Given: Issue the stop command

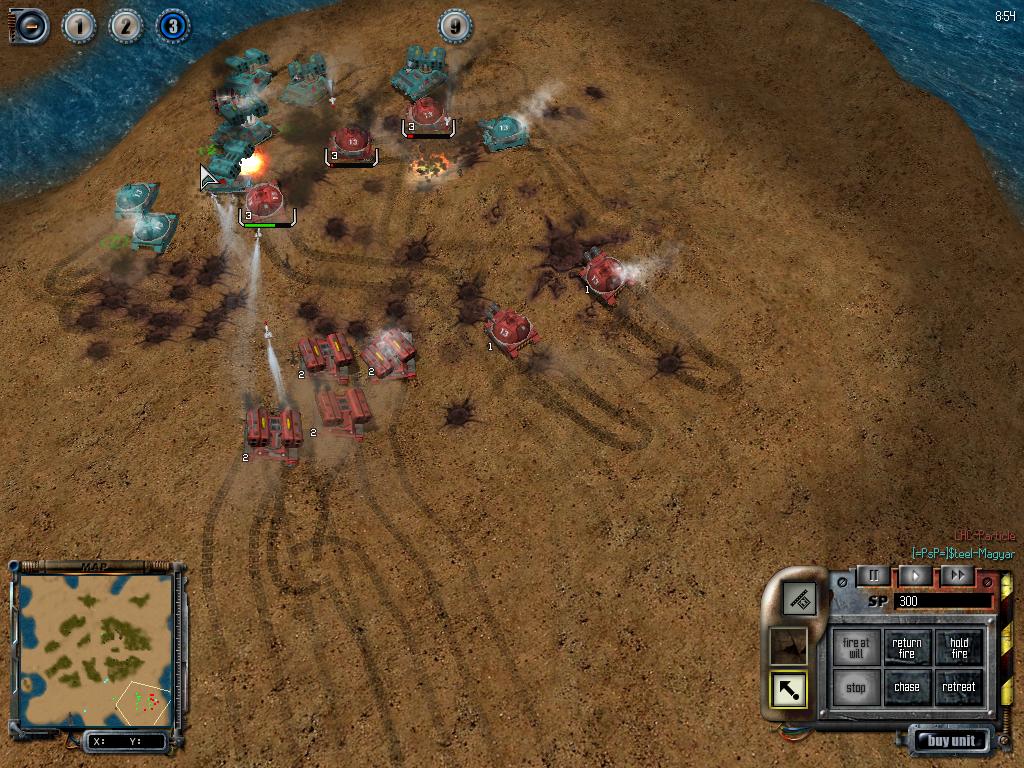Looking at the screenshot, I should pyautogui.click(x=856, y=688).
